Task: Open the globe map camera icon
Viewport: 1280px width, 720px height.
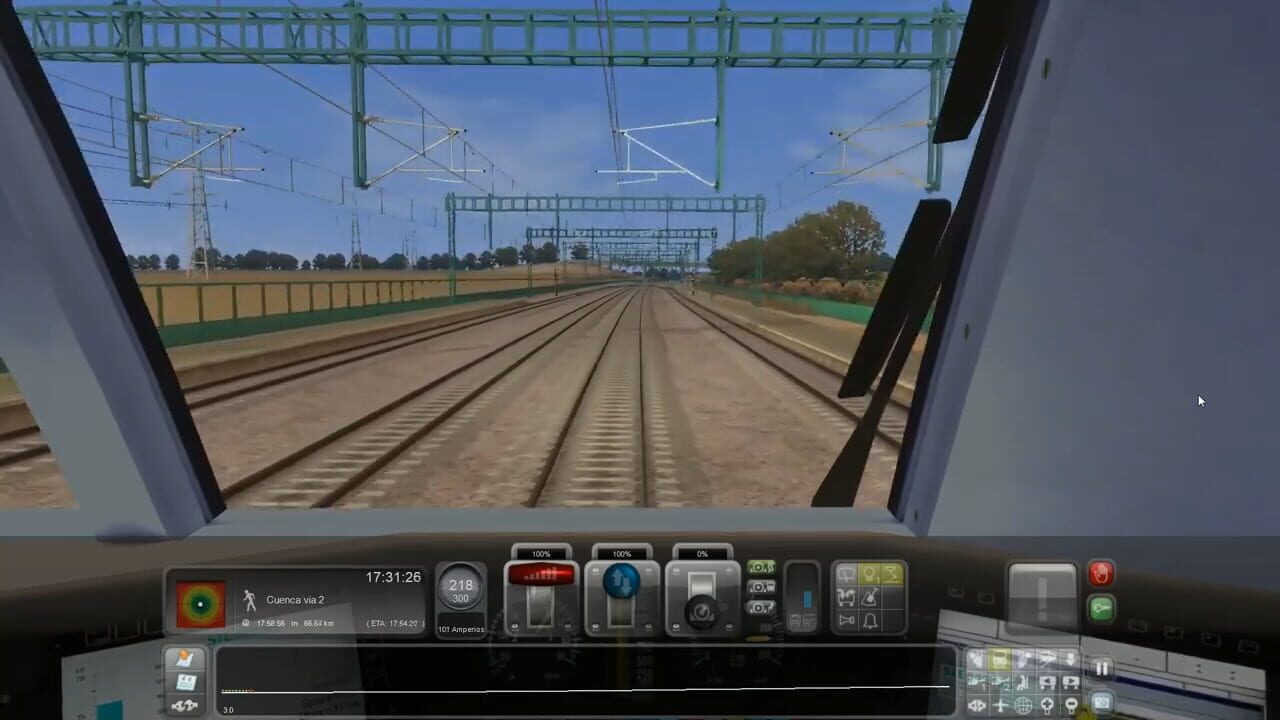Action: click(1024, 704)
